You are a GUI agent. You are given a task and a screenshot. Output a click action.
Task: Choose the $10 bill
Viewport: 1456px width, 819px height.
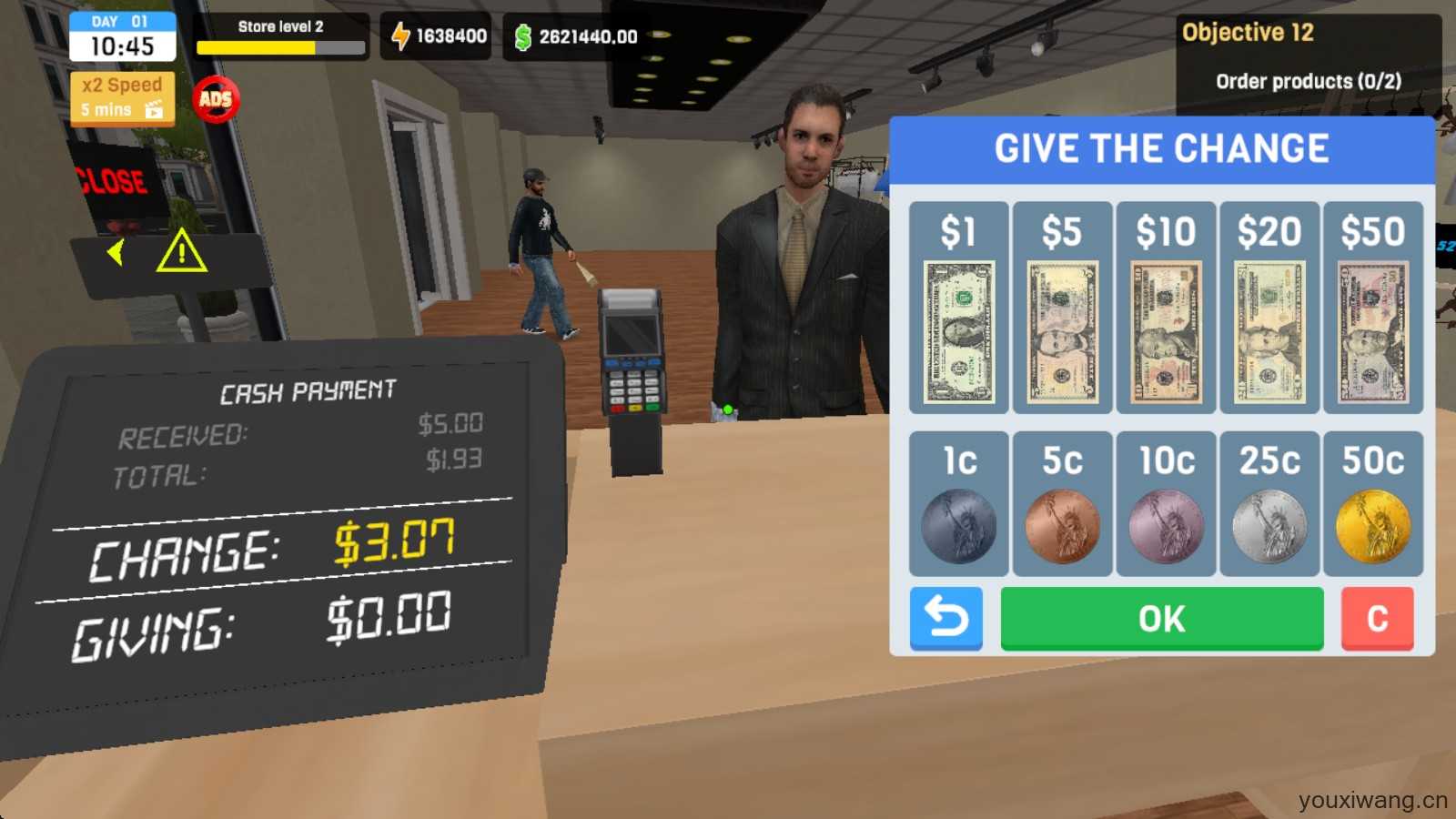pyautogui.click(x=1166, y=308)
